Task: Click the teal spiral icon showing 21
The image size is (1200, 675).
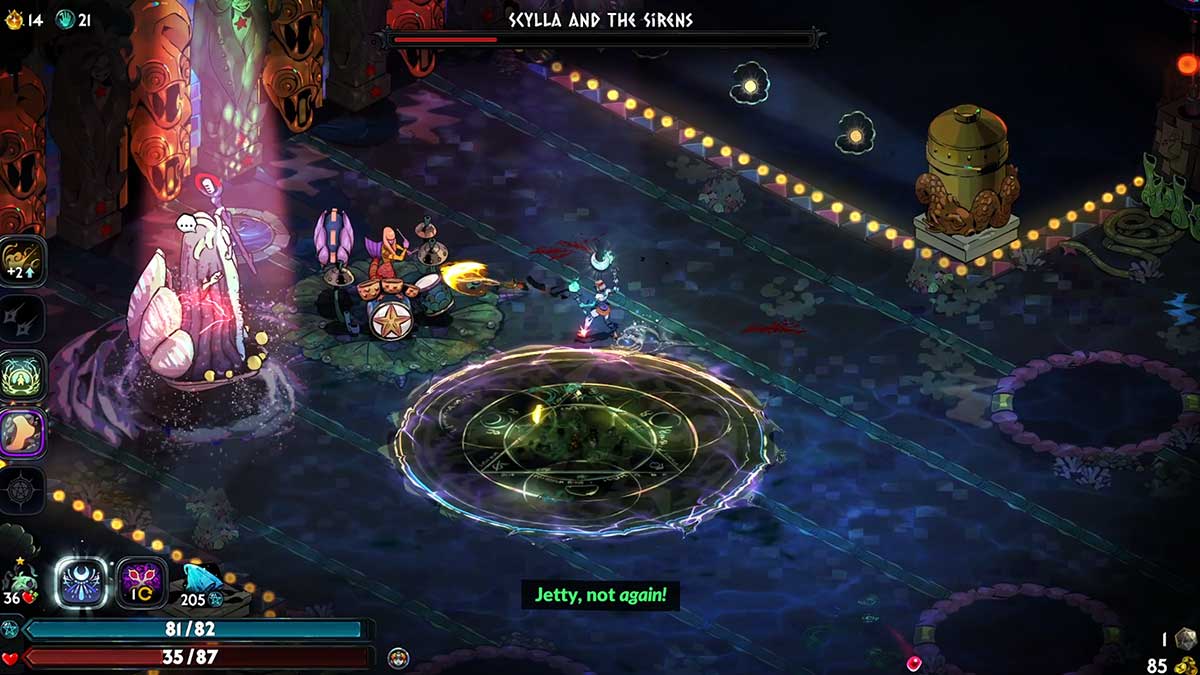Action: click(64, 19)
